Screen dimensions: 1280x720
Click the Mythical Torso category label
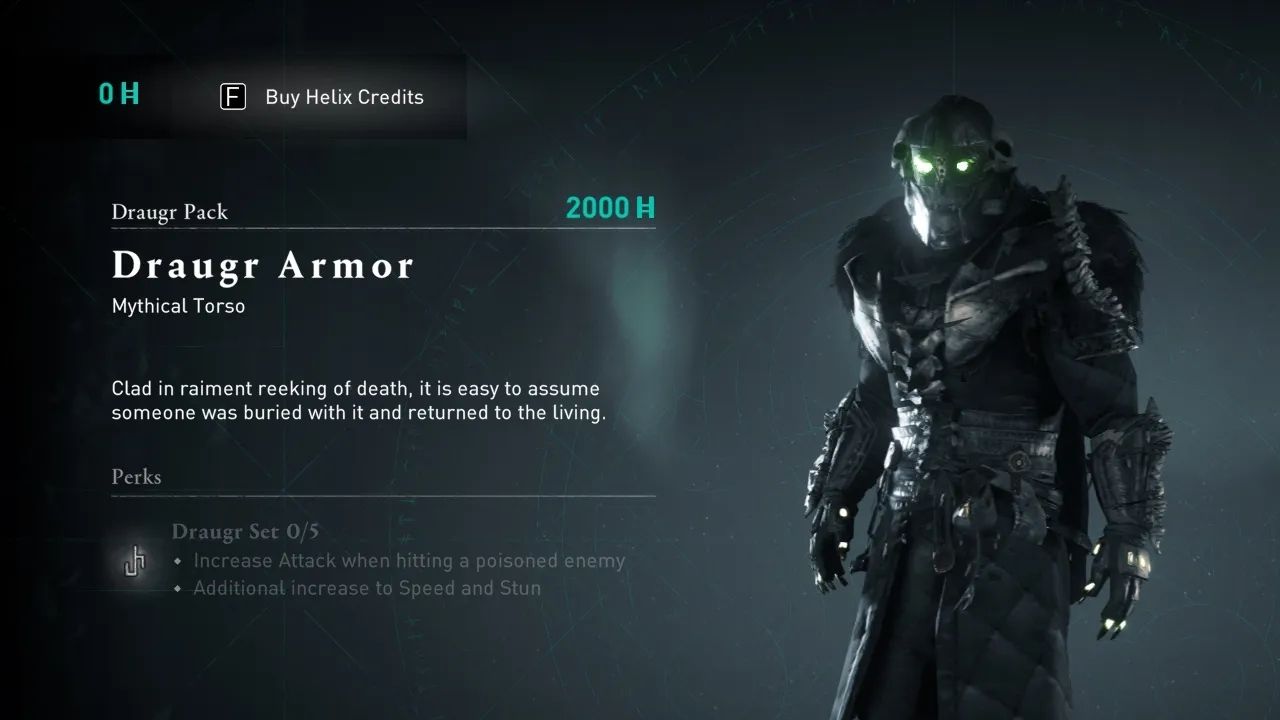pos(178,306)
